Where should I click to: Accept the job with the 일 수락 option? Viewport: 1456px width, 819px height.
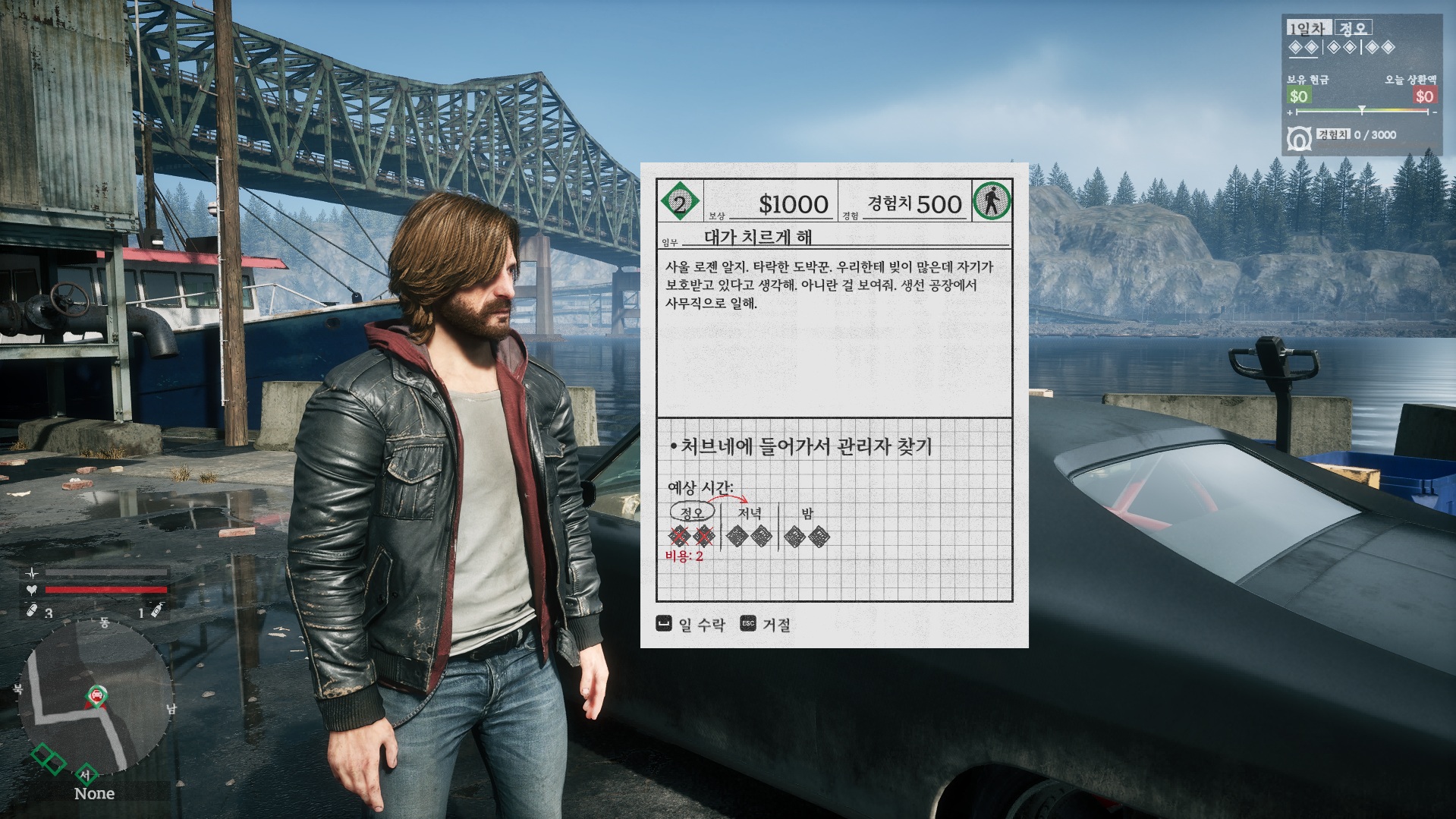pyautogui.click(x=690, y=625)
